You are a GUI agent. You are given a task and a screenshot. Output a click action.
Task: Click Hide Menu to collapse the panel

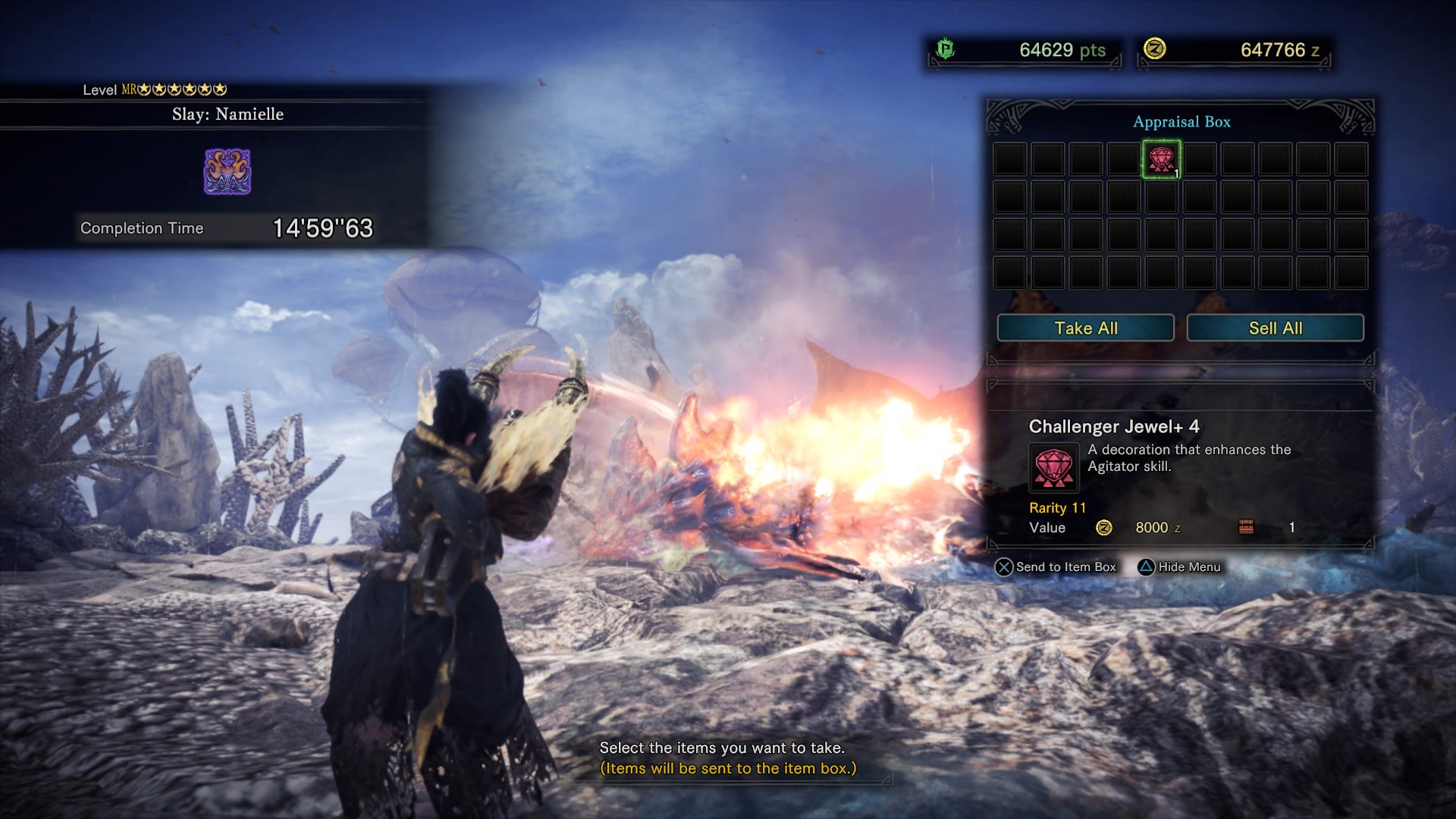[1183, 567]
